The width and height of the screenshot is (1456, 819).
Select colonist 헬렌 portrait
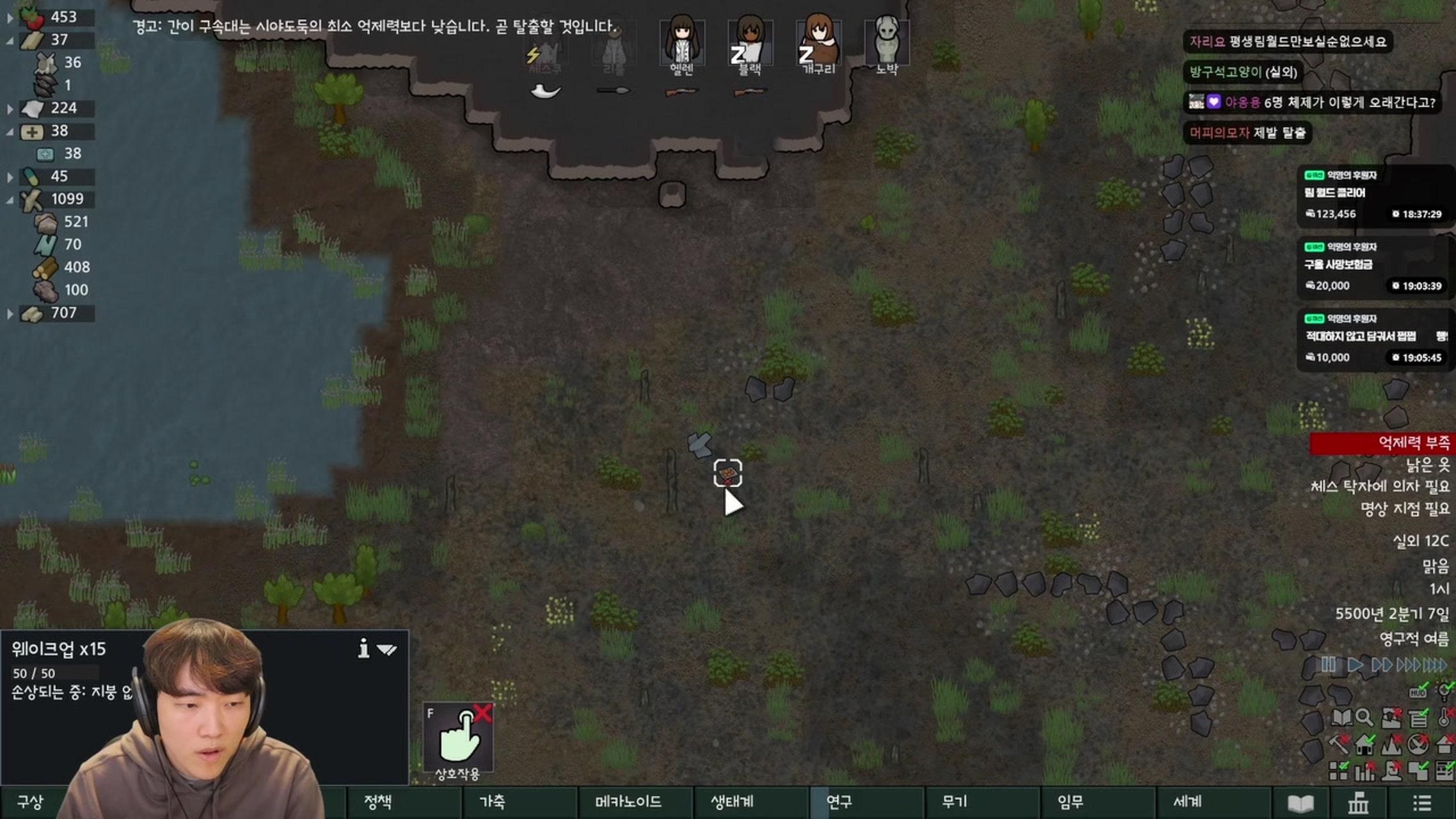tap(682, 42)
